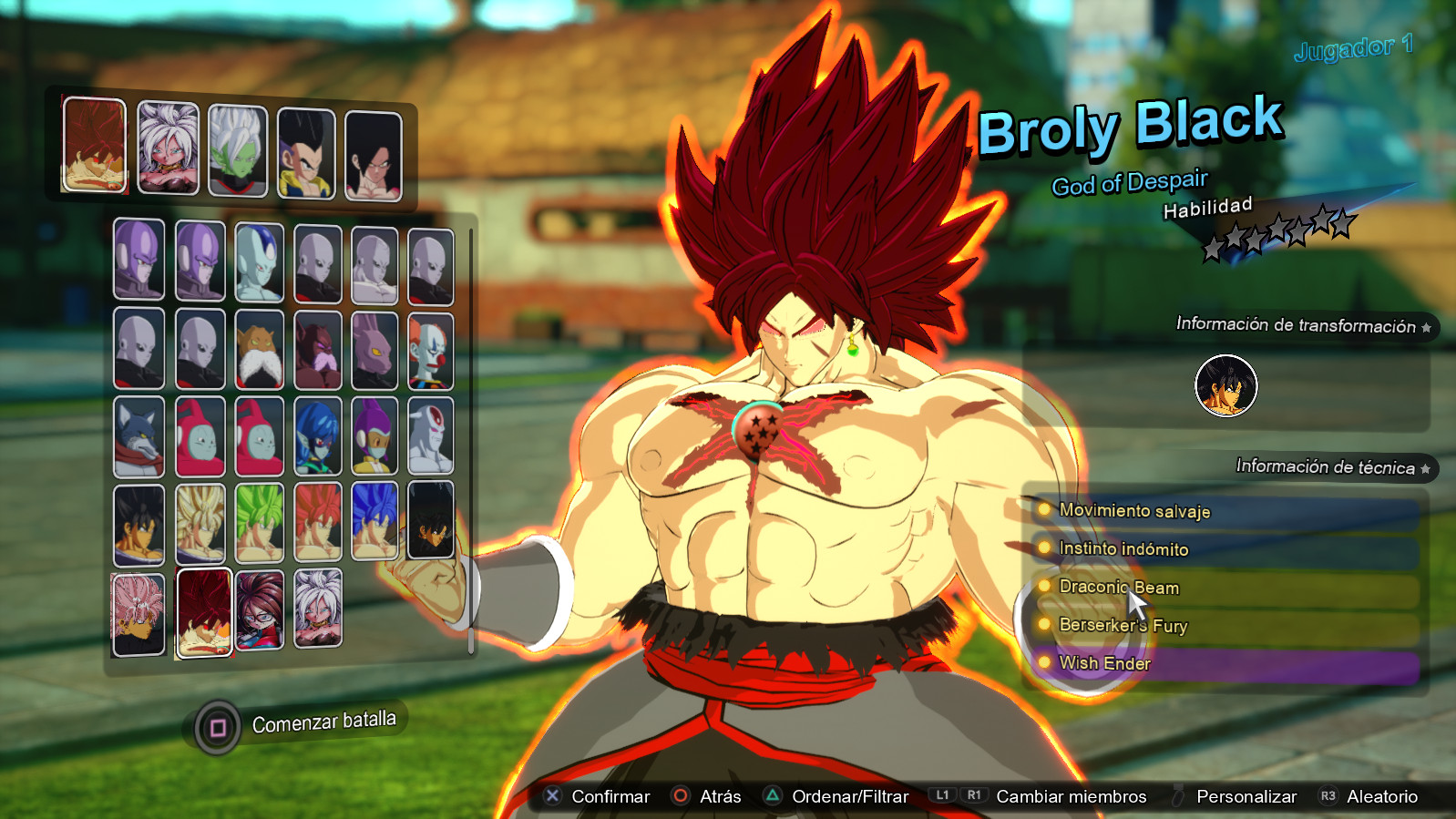This screenshot has height=819, width=1456.
Task: Select the wolf warrior Bergamo portrait
Action: (x=138, y=436)
